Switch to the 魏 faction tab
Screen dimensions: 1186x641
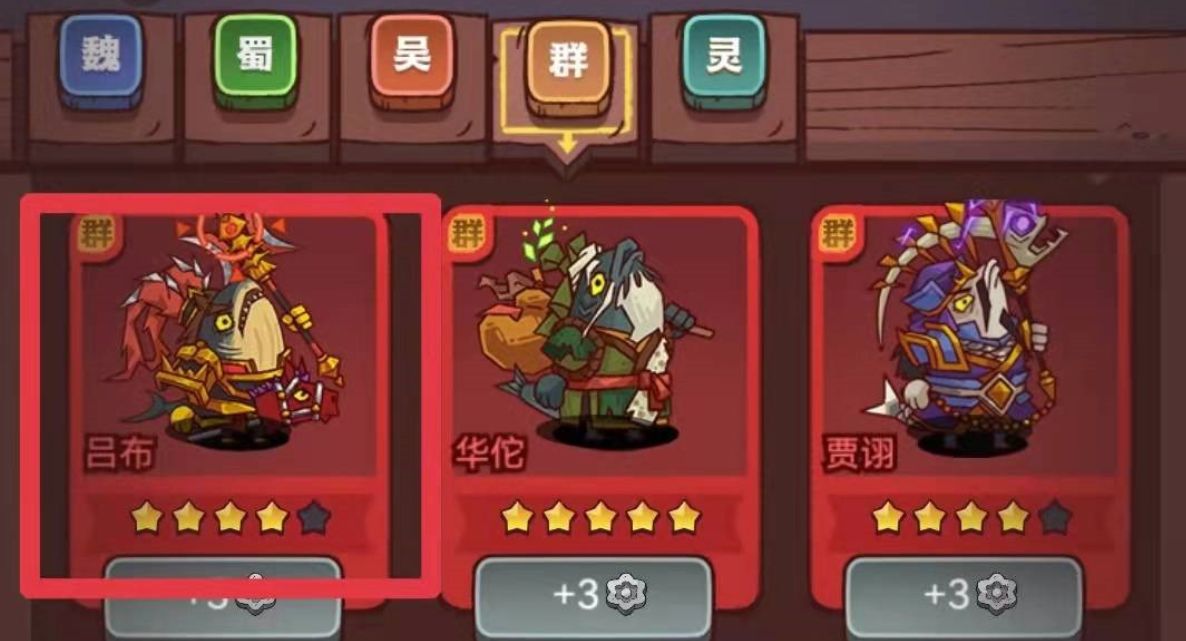[100, 57]
